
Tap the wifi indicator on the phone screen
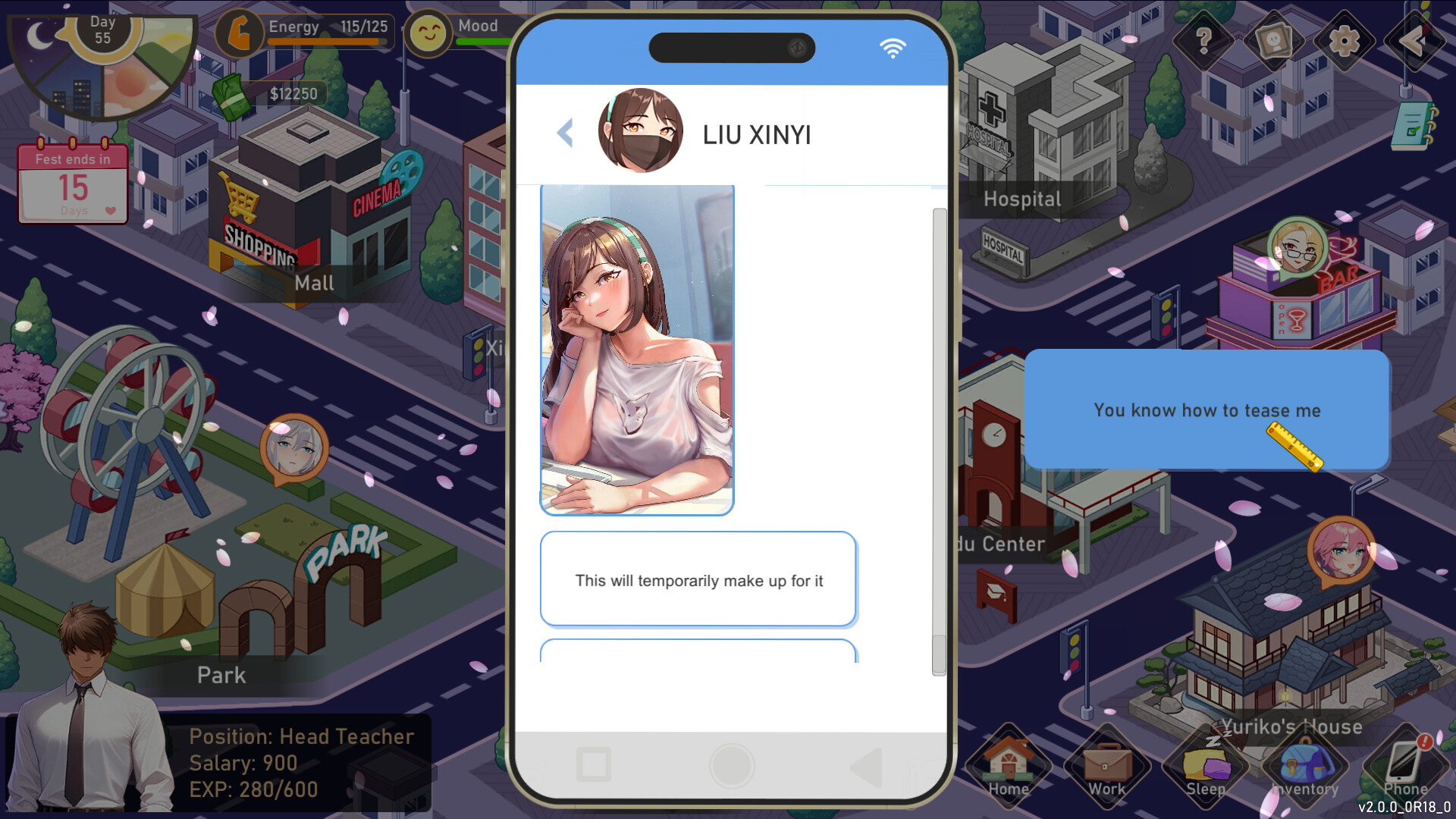894,48
